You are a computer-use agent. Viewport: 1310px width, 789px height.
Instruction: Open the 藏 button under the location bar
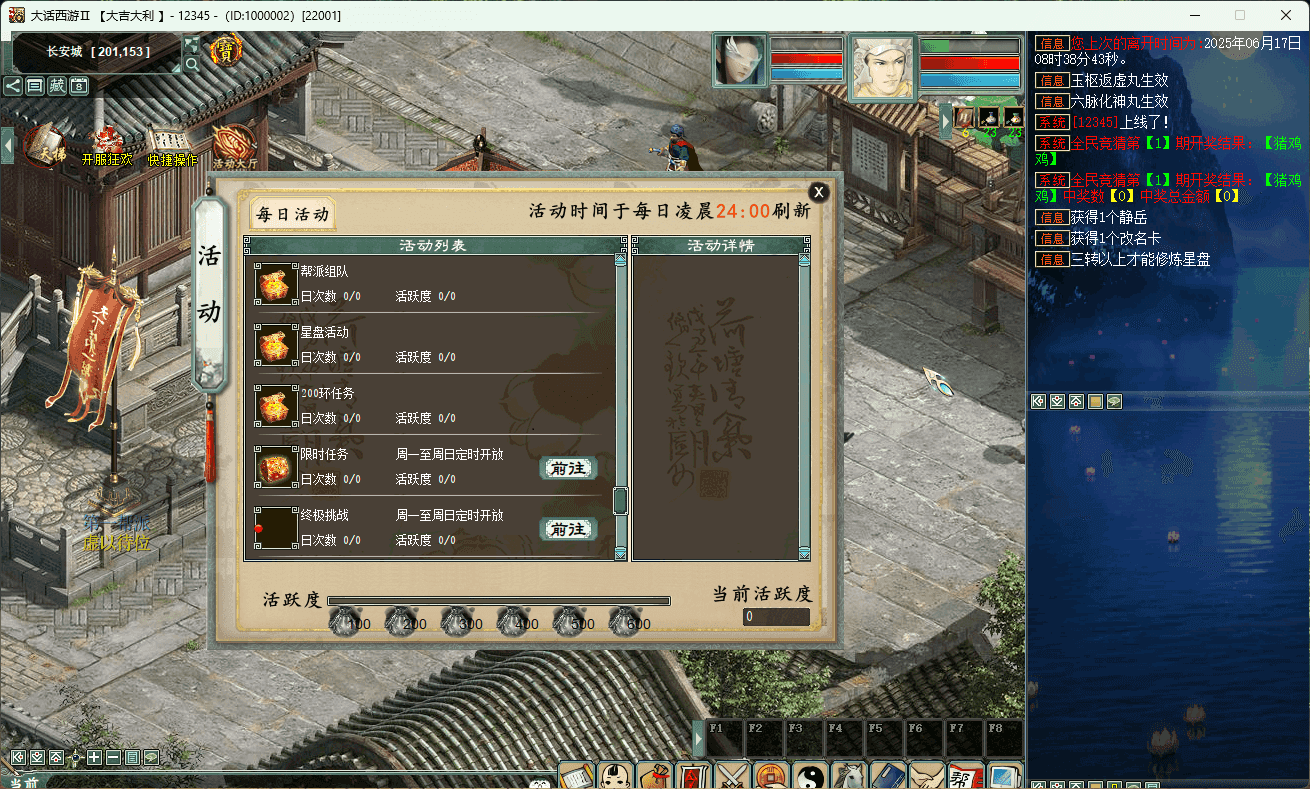coord(57,86)
